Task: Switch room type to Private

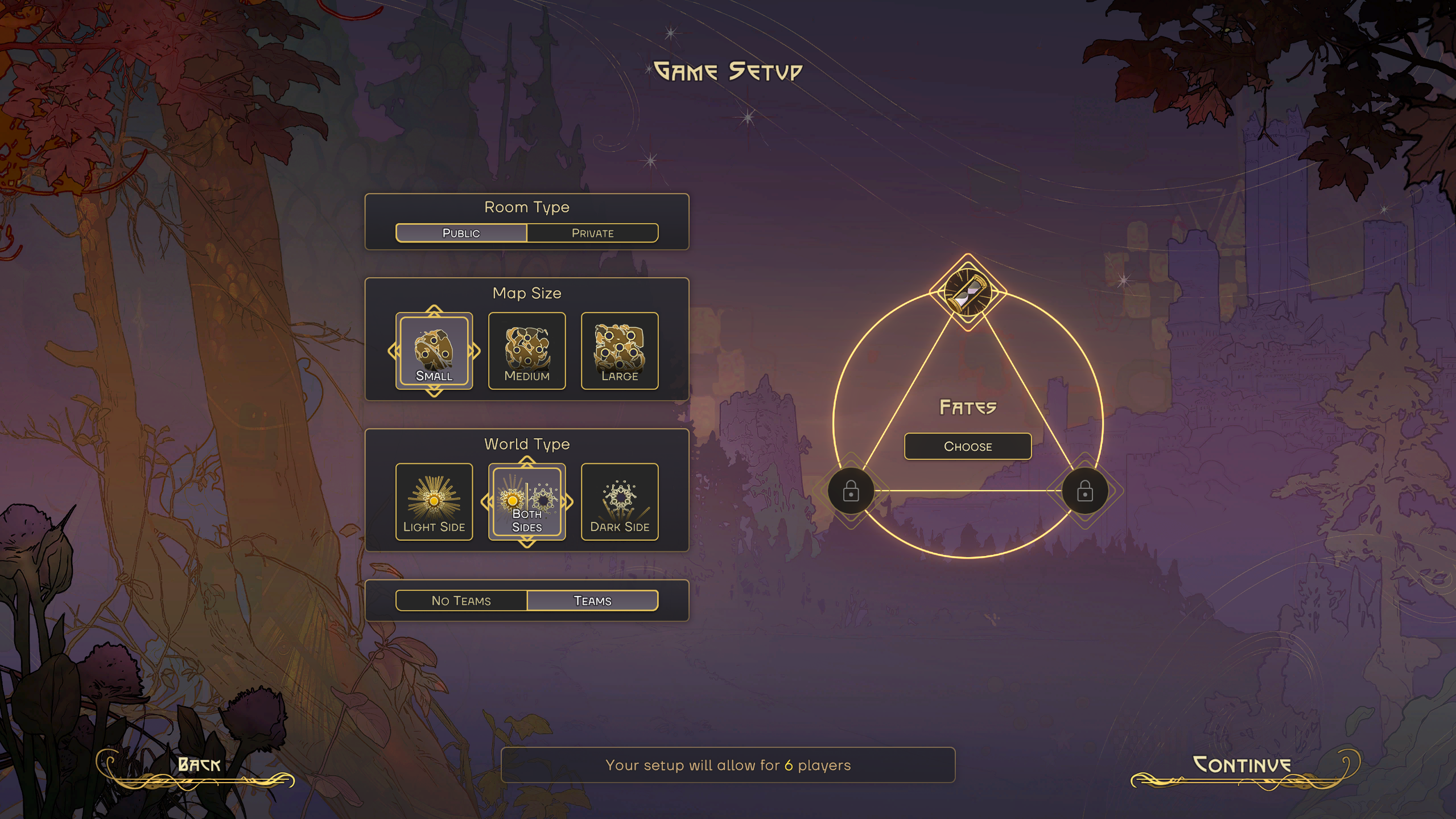Action: tap(592, 233)
